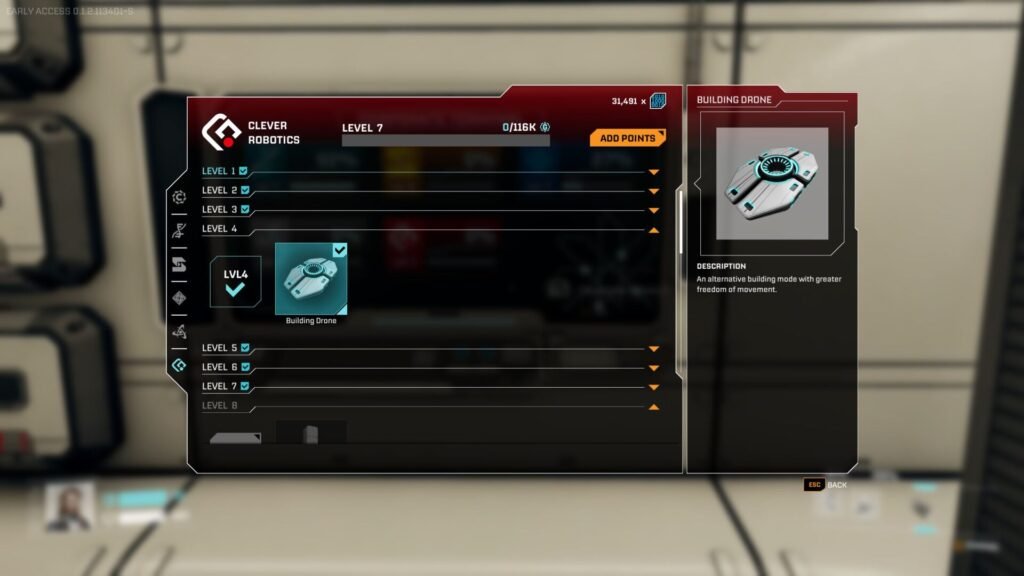1024x576 pixels.
Task: Collapse the Level 8 section
Action: coord(654,407)
